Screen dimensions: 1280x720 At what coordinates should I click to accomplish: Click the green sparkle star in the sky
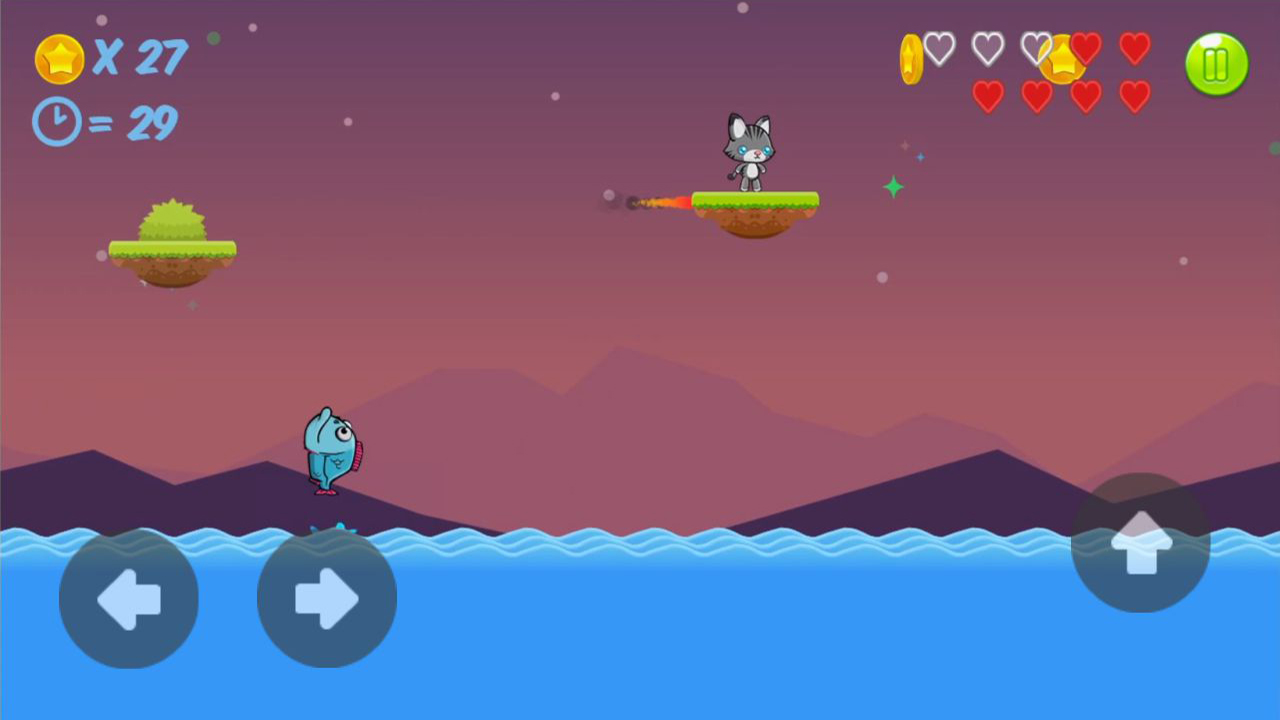(893, 185)
